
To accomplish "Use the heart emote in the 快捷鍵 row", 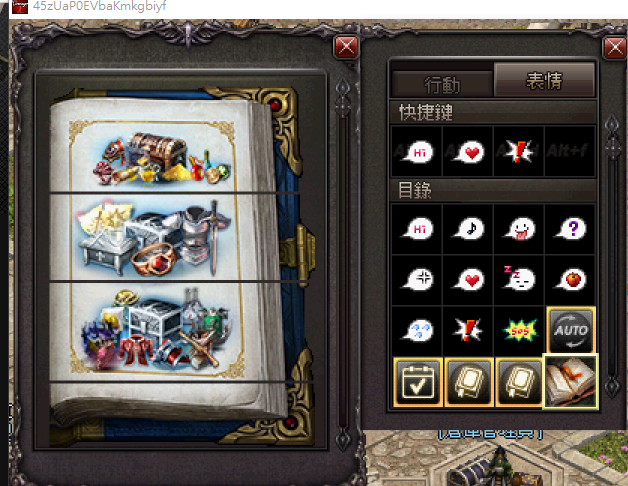I will pyautogui.click(x=468, y=152).
